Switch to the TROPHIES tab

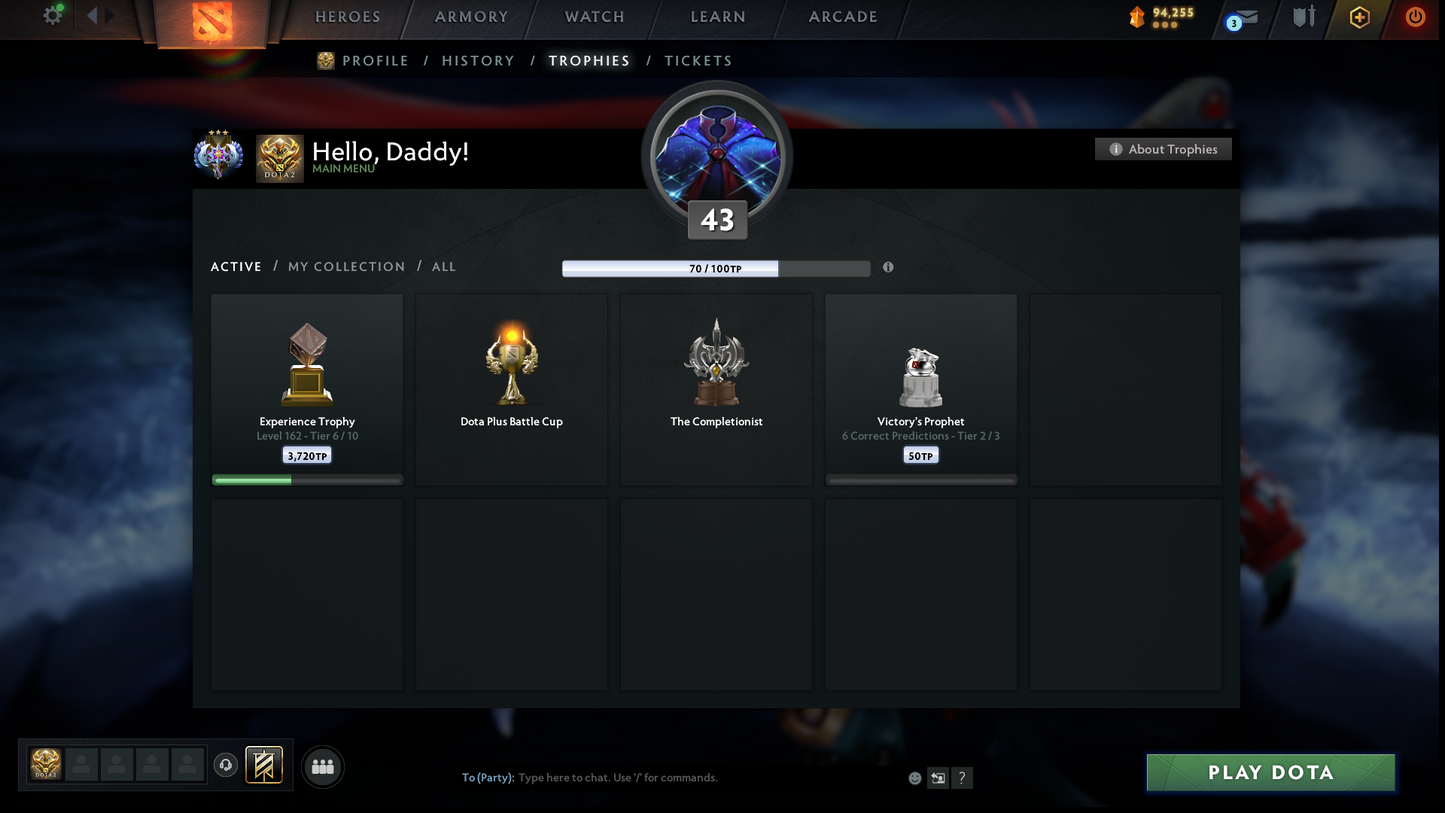tap(589, 60)
